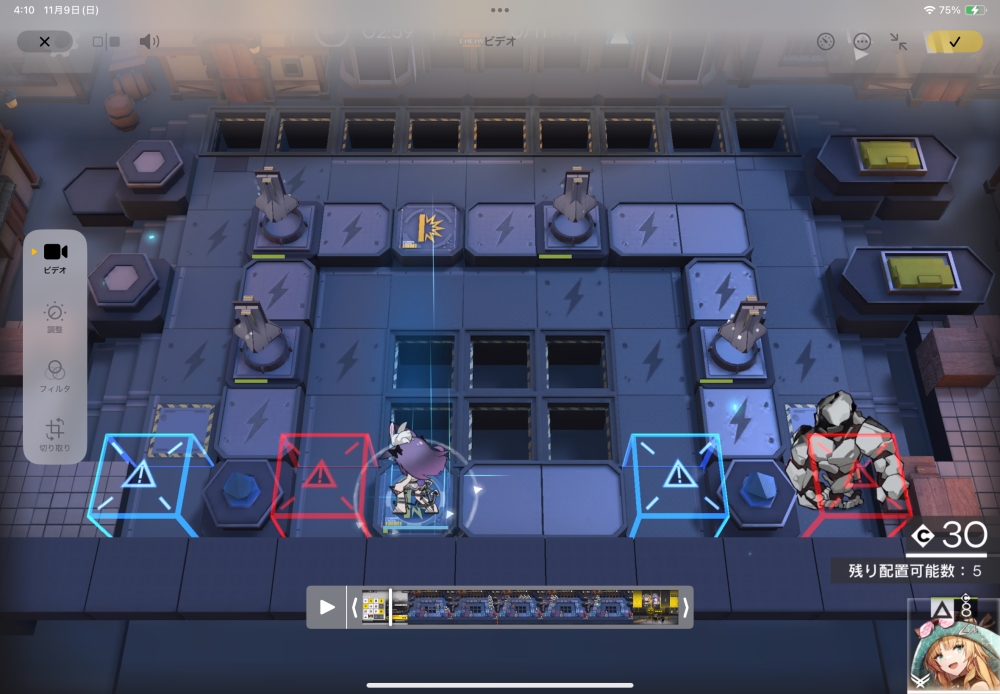The image size is (1000, 694).
Task: Cancel editing with the X button
Action: pos(44,42)
